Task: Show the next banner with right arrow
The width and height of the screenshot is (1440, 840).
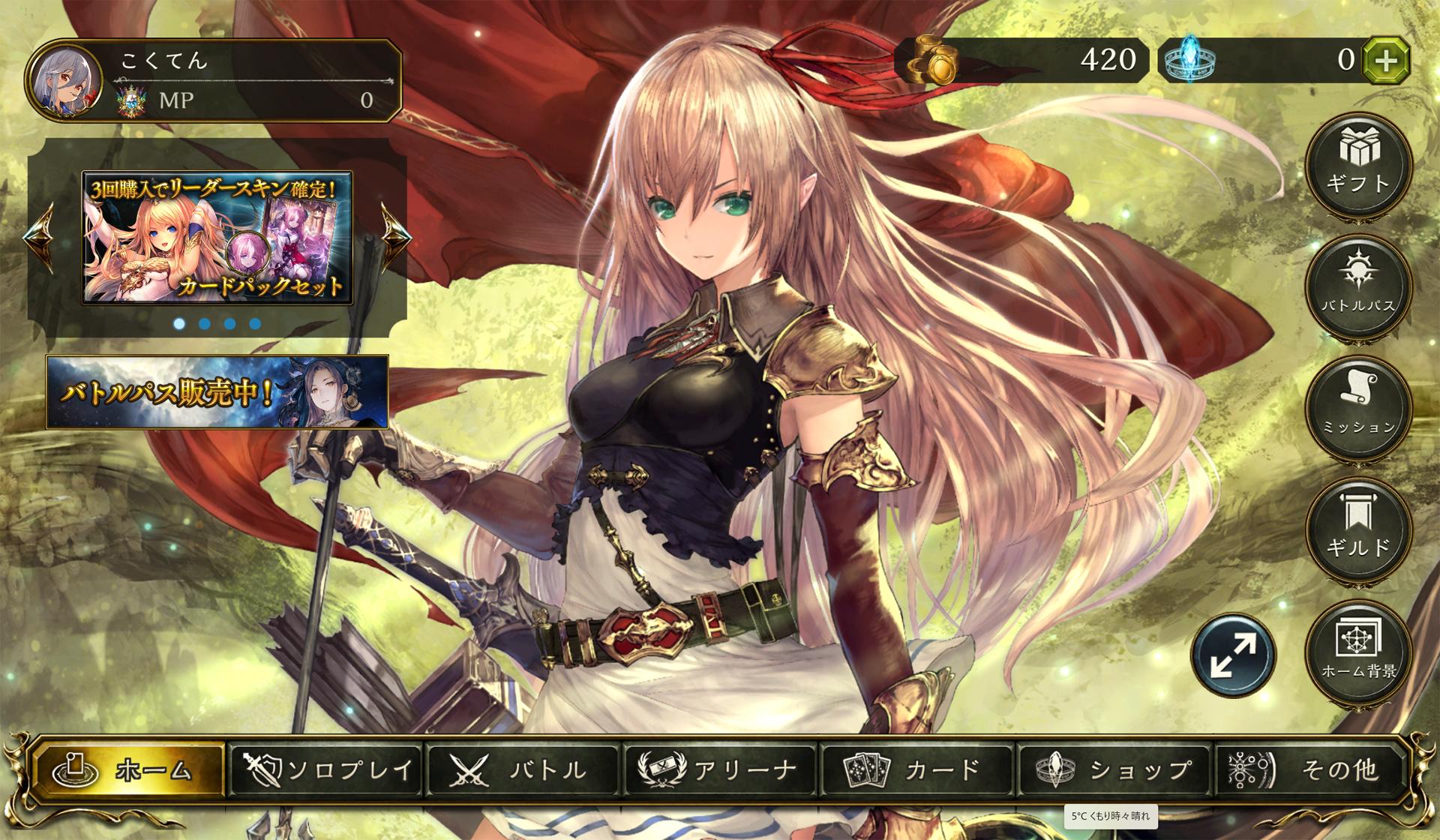Action: (x=395, y=236)
